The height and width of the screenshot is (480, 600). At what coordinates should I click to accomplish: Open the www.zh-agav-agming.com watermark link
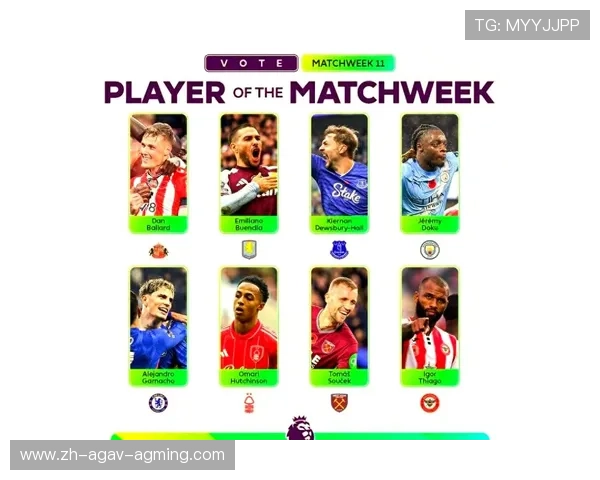[123, 455]
